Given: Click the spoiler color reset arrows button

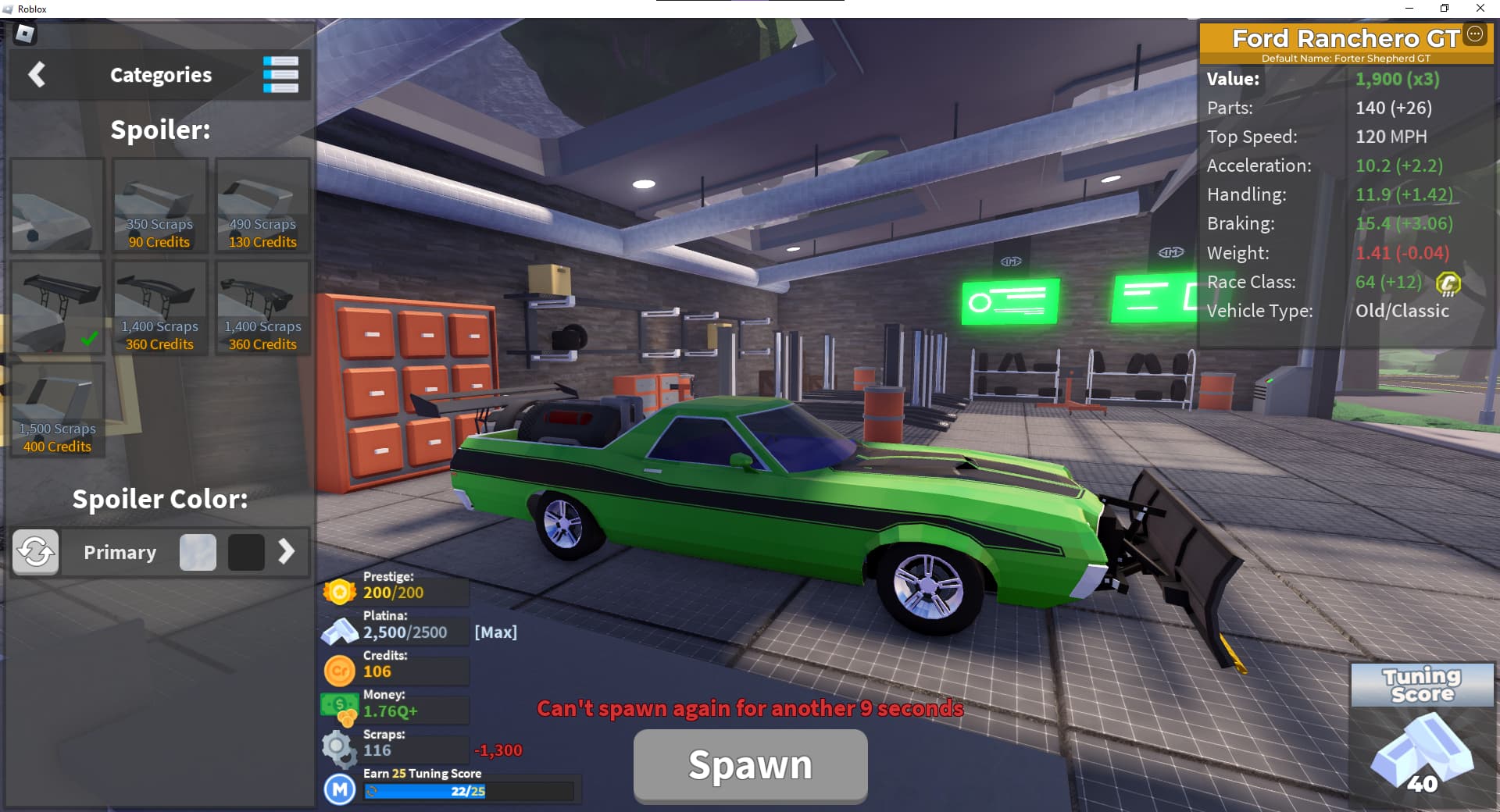Looking at the screenshot, I should (35, 552).
